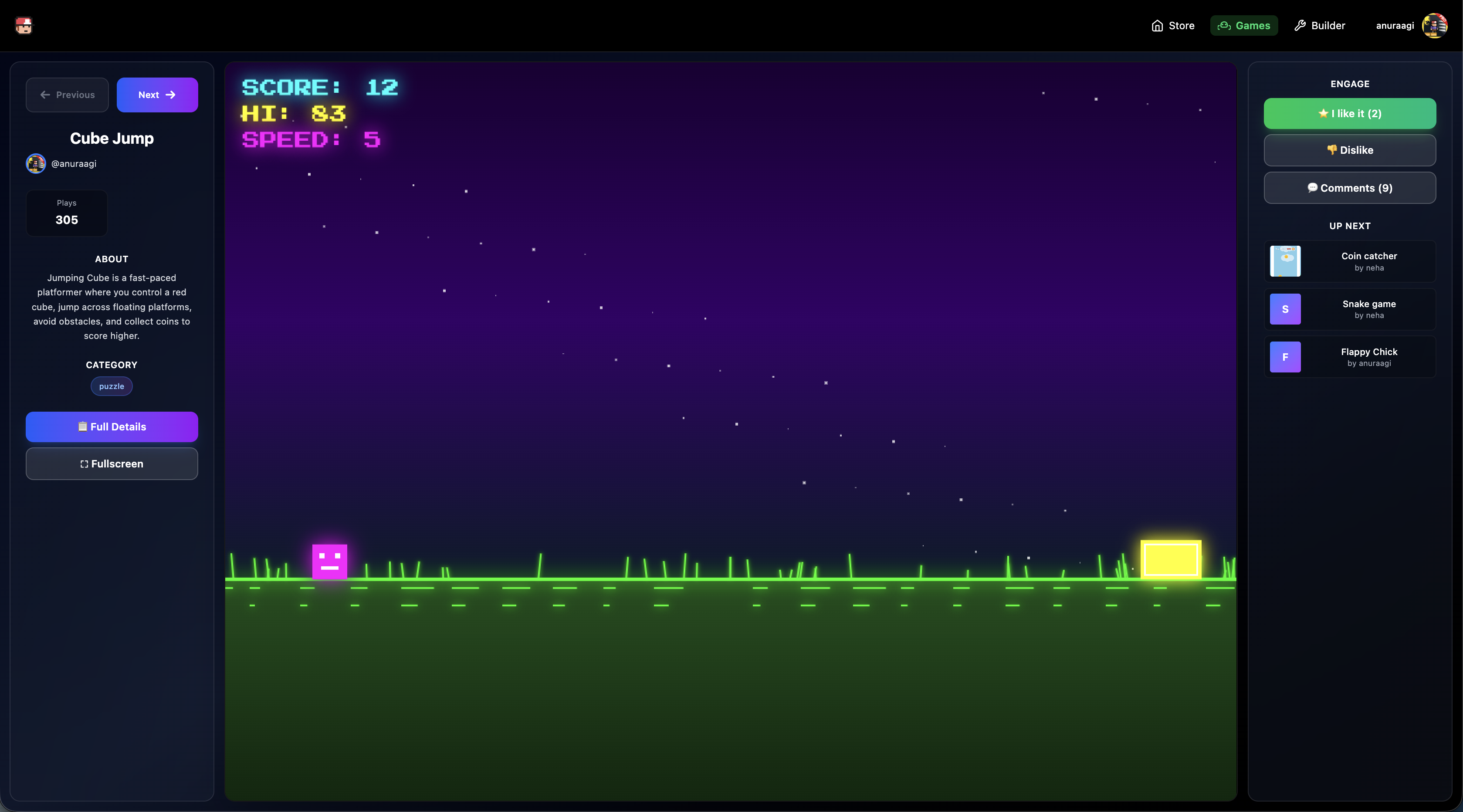
Task: Open the Builder using the wrench icon
Action: (1300, 26)
